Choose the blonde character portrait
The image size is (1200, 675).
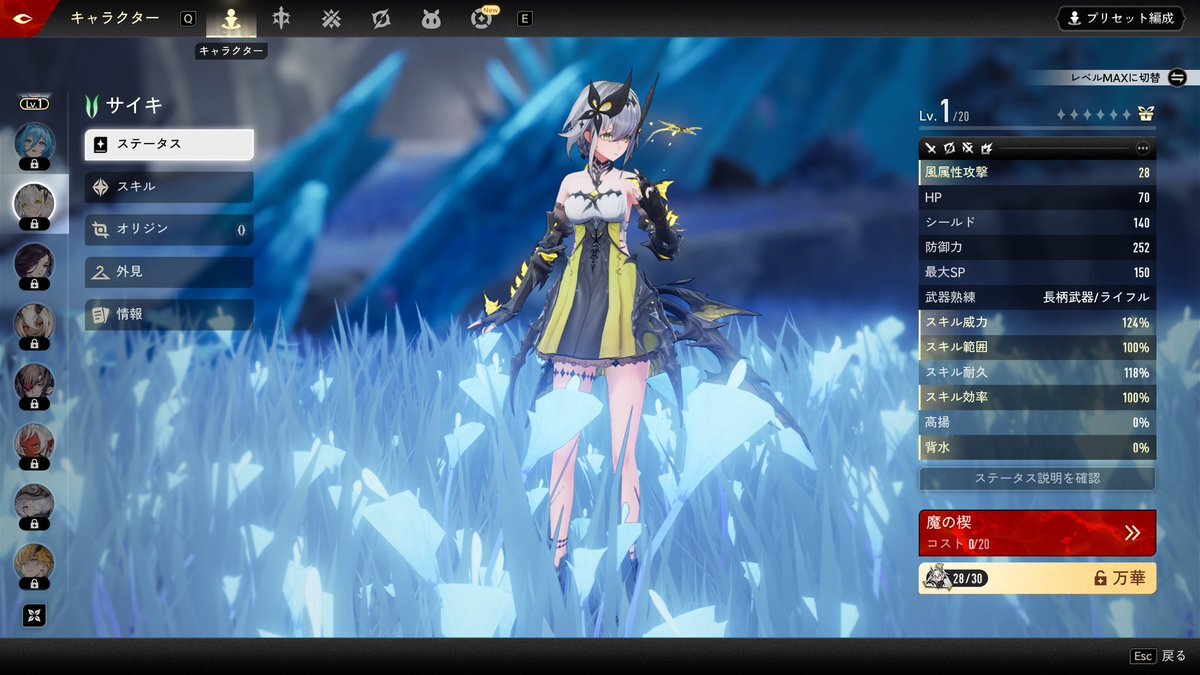click(x=34, y=562)
